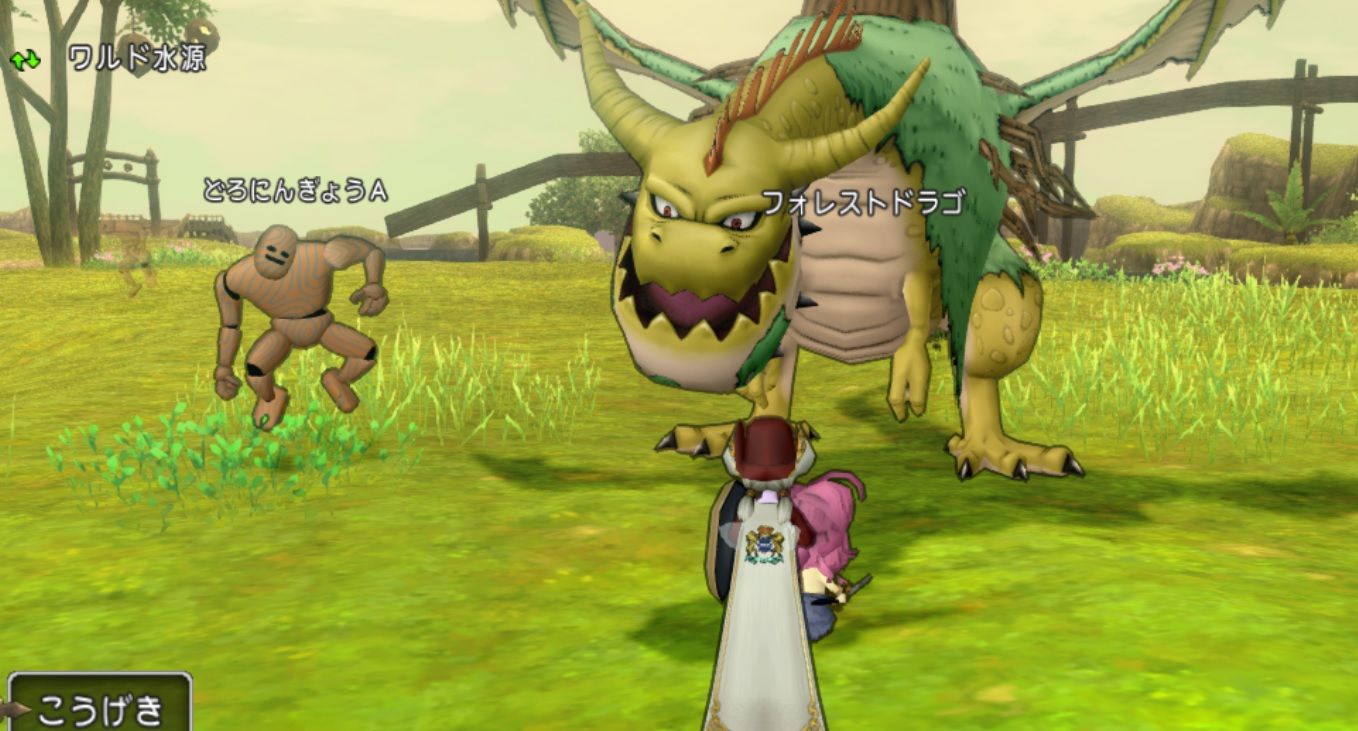Click the green up/down arrows icon
Screen dimensions: 1358x731
tap(23, 60)
